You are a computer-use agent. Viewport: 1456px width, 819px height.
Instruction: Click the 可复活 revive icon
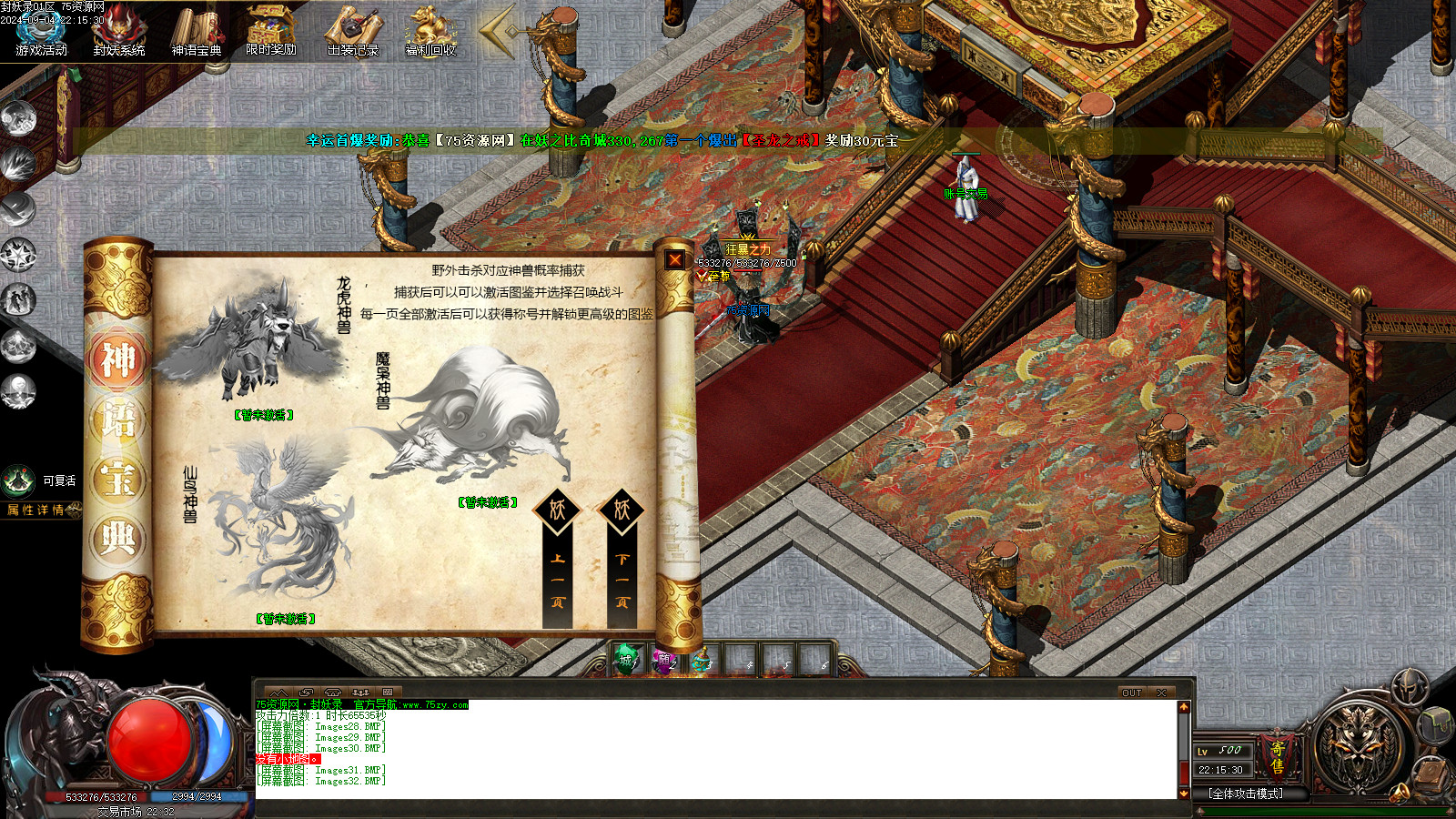coord(19,480)
